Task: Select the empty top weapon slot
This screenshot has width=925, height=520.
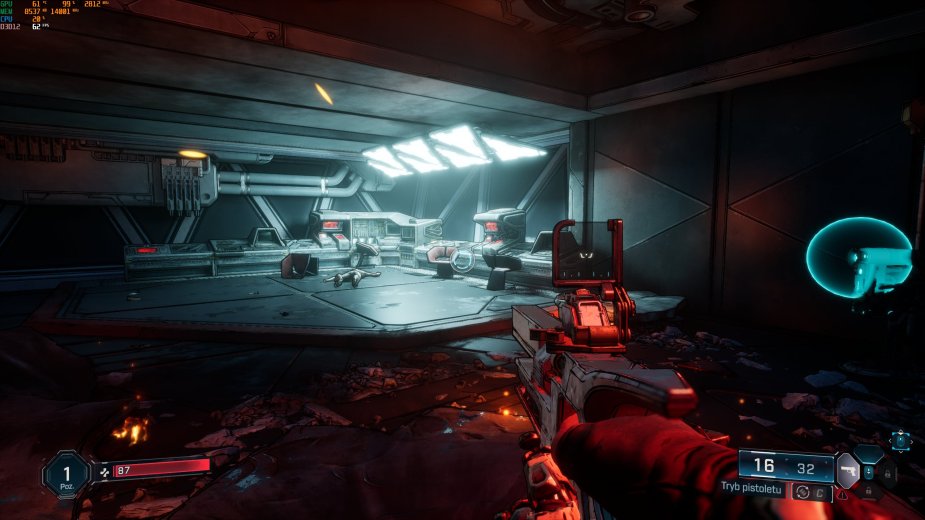Action: [x=869, y=453]
